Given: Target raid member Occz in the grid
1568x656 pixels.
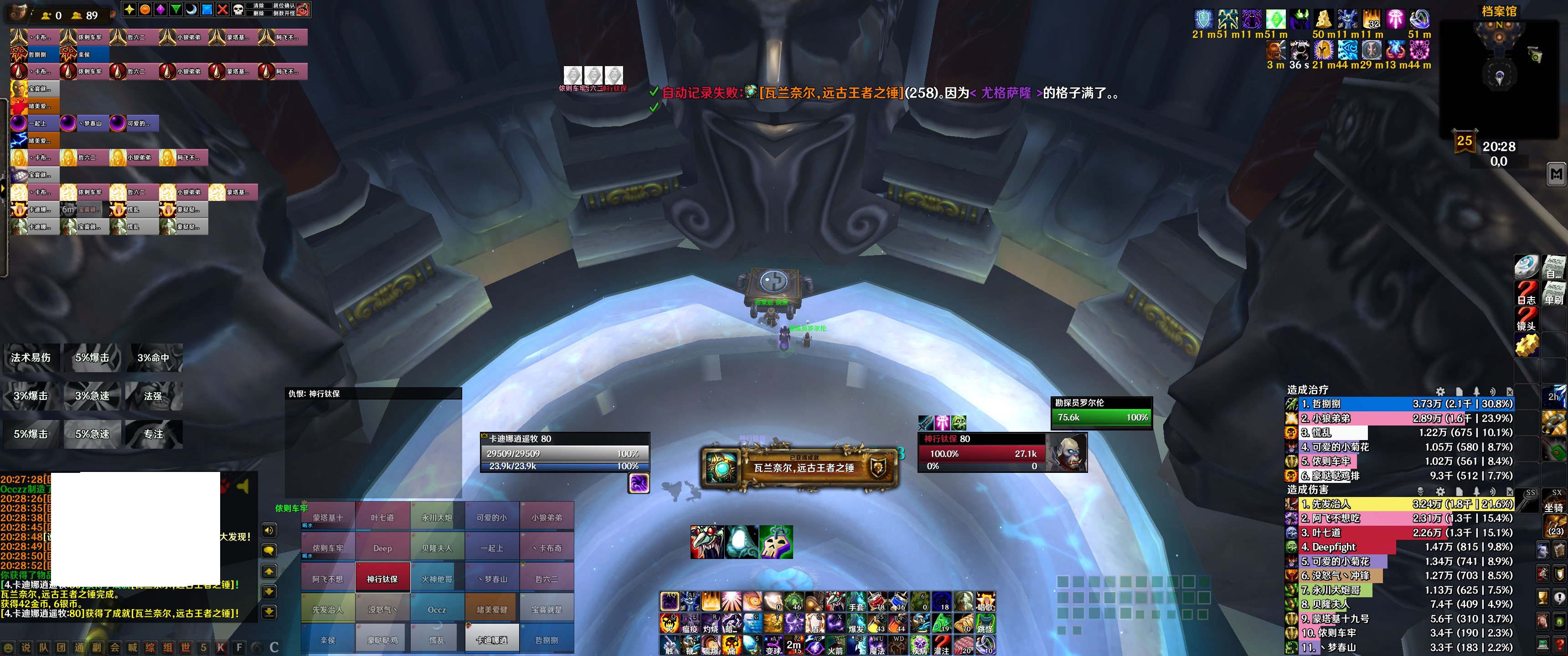Looking at the screenshot, I should pos(437,609).
